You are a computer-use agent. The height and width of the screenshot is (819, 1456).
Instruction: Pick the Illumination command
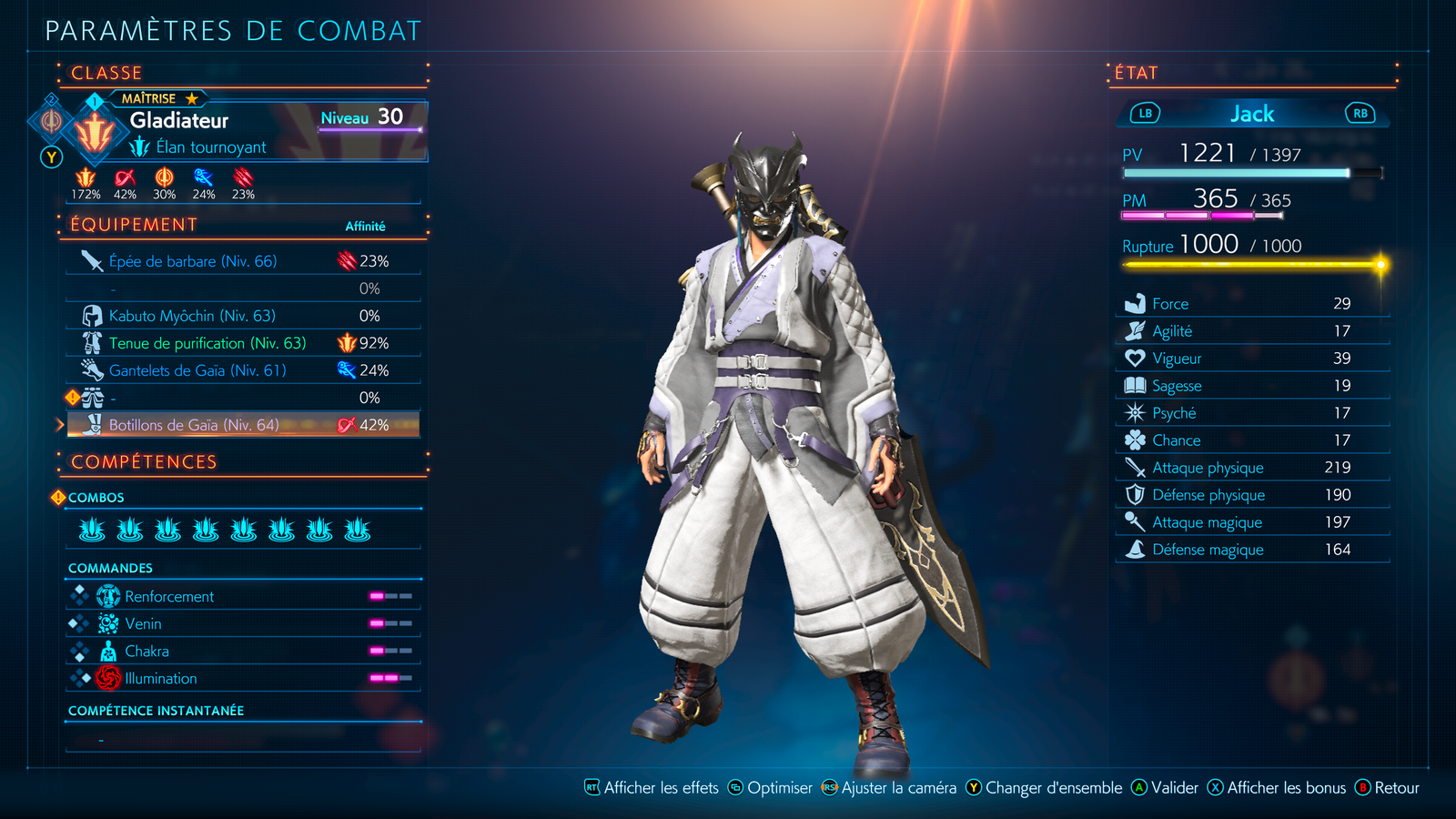[161, 679]
